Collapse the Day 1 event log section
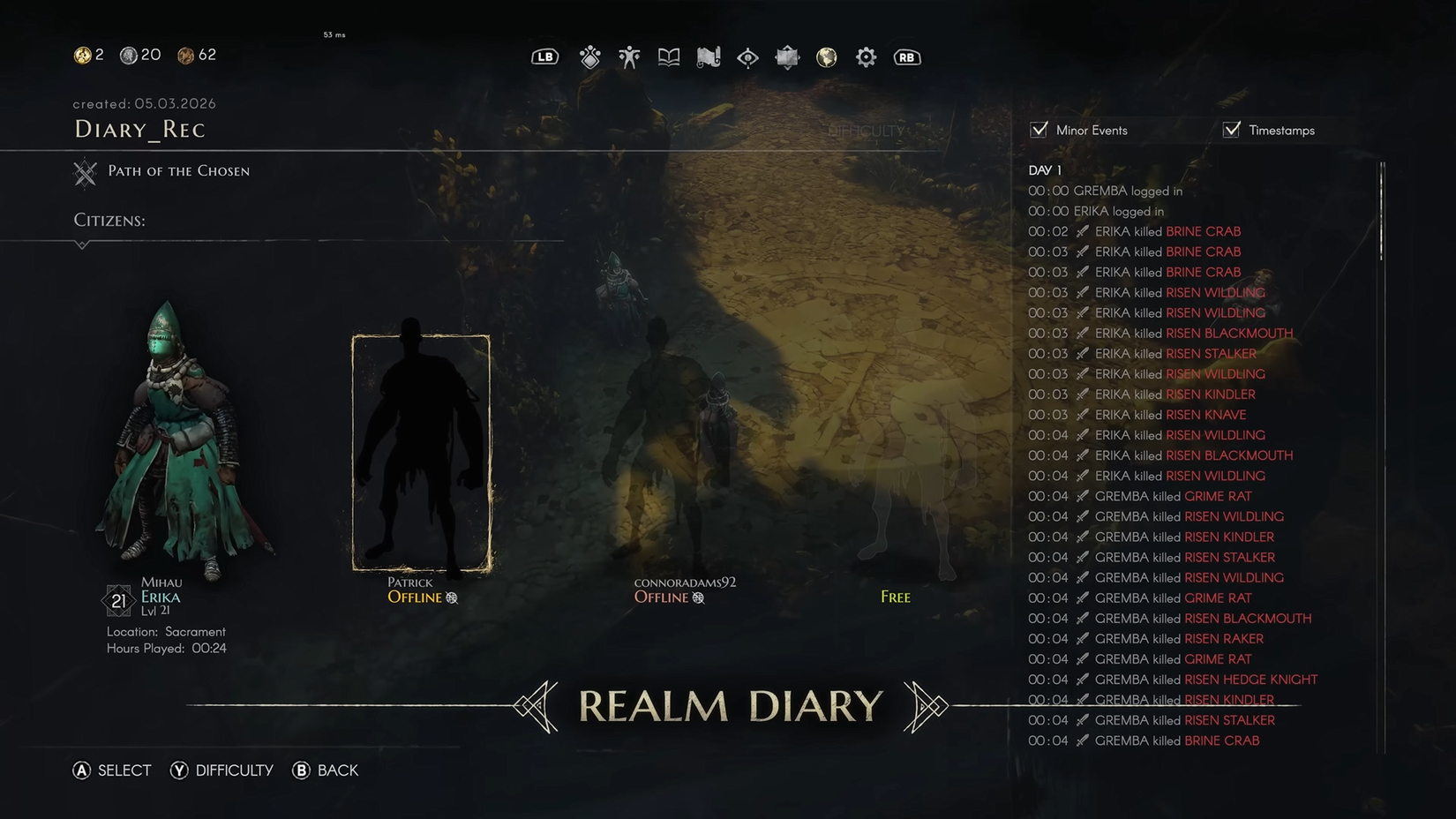Screen dimensions: 1456x819 coord(1044,169)
